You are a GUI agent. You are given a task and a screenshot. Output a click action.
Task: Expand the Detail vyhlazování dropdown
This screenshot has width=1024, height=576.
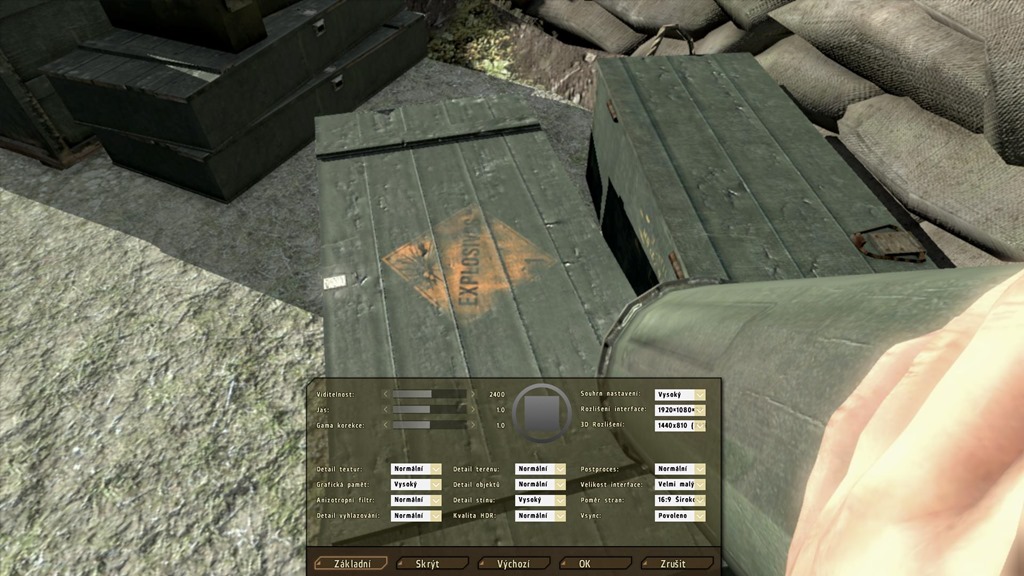pos(416,516)
